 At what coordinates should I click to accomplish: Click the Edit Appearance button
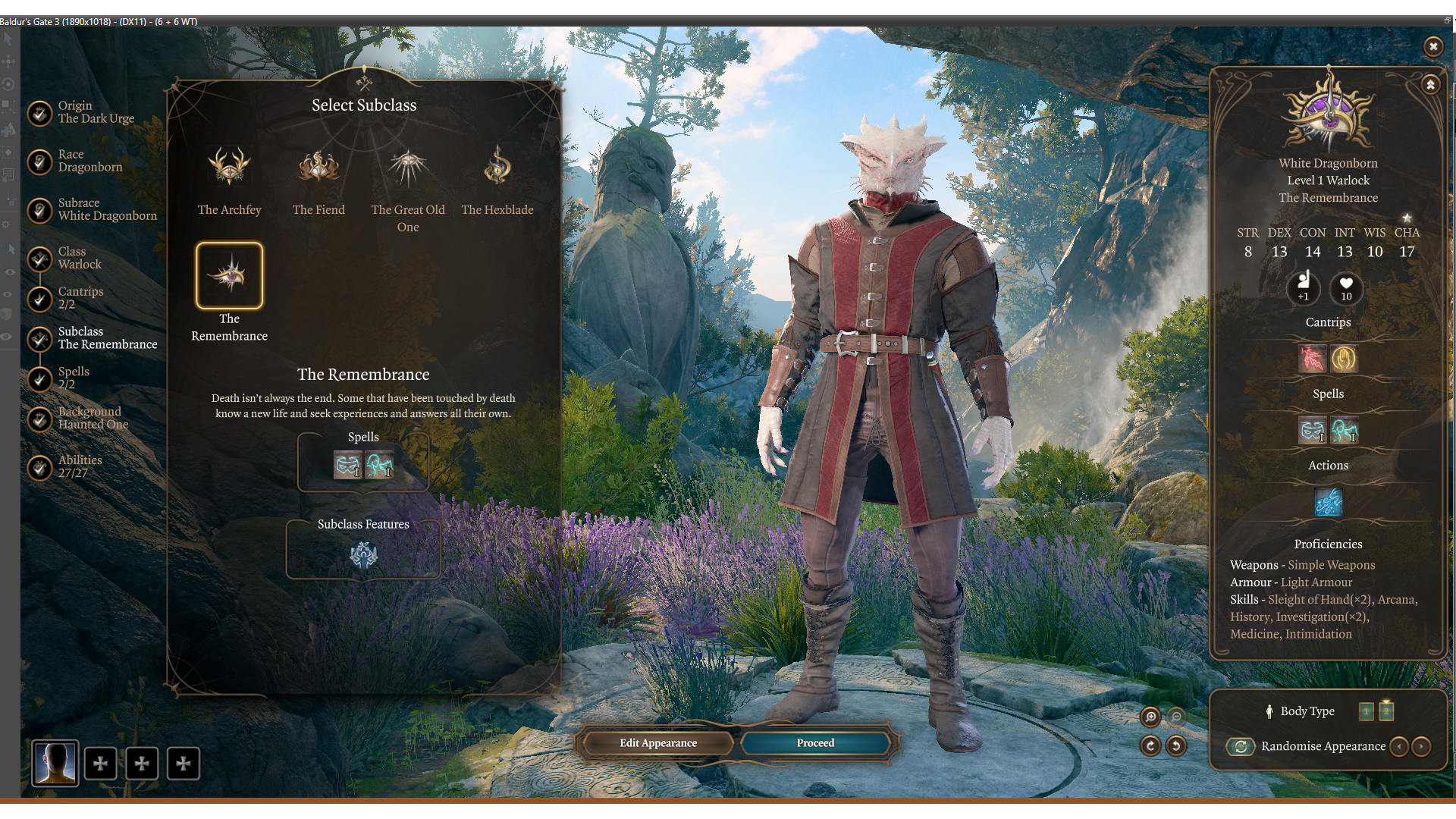tap(657, 743)
